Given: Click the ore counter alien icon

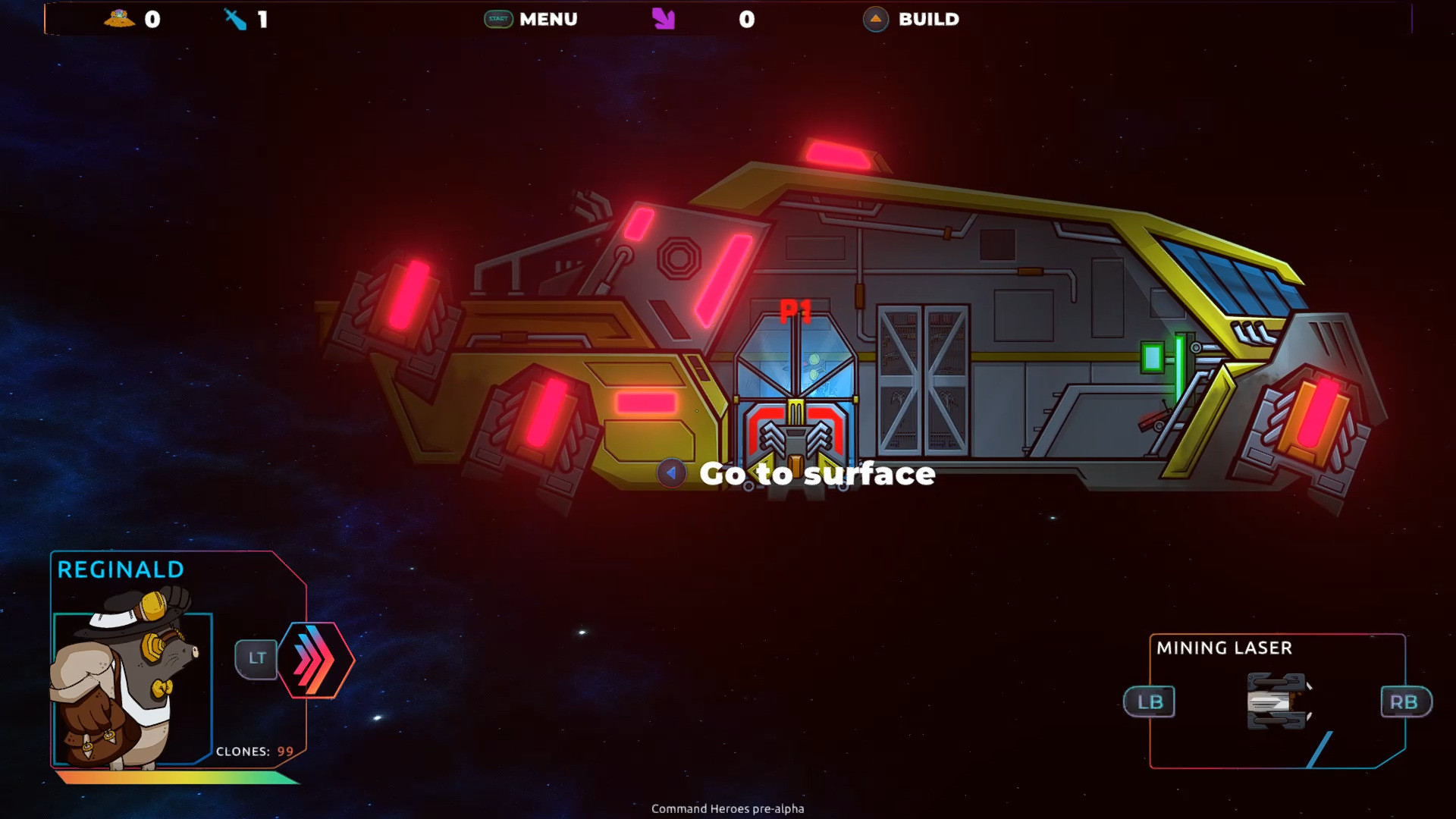Looking at the screenshot, I should coord(118,19).
